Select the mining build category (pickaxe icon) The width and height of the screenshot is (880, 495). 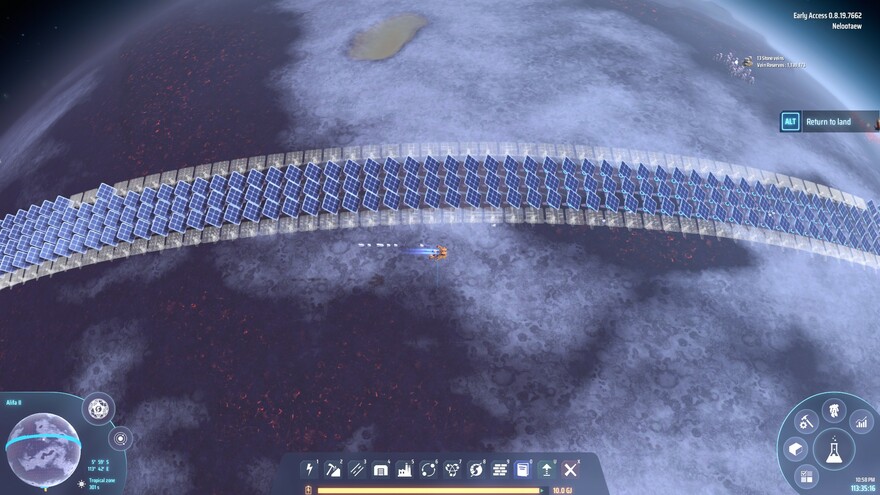coord(334,469)
